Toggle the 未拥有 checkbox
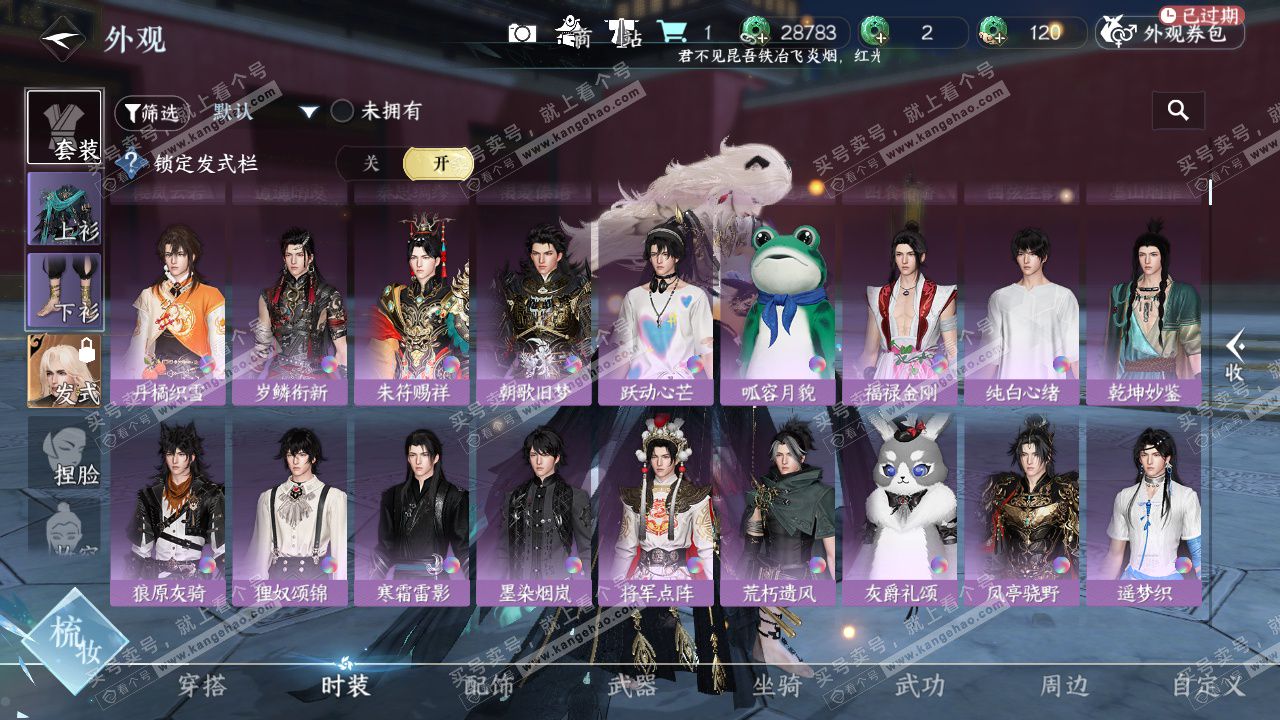This screenshot has height=720, width=1280. [343, 111]
